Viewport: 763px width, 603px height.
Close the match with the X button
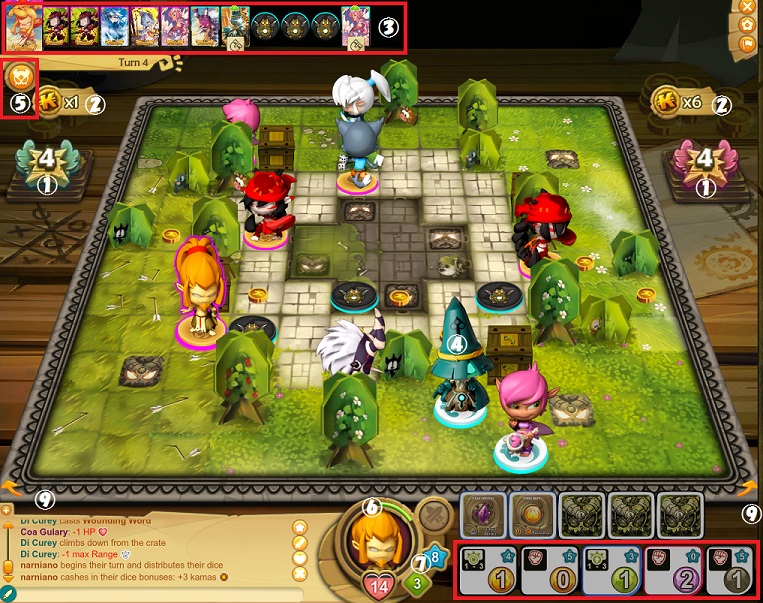point(747,6)
